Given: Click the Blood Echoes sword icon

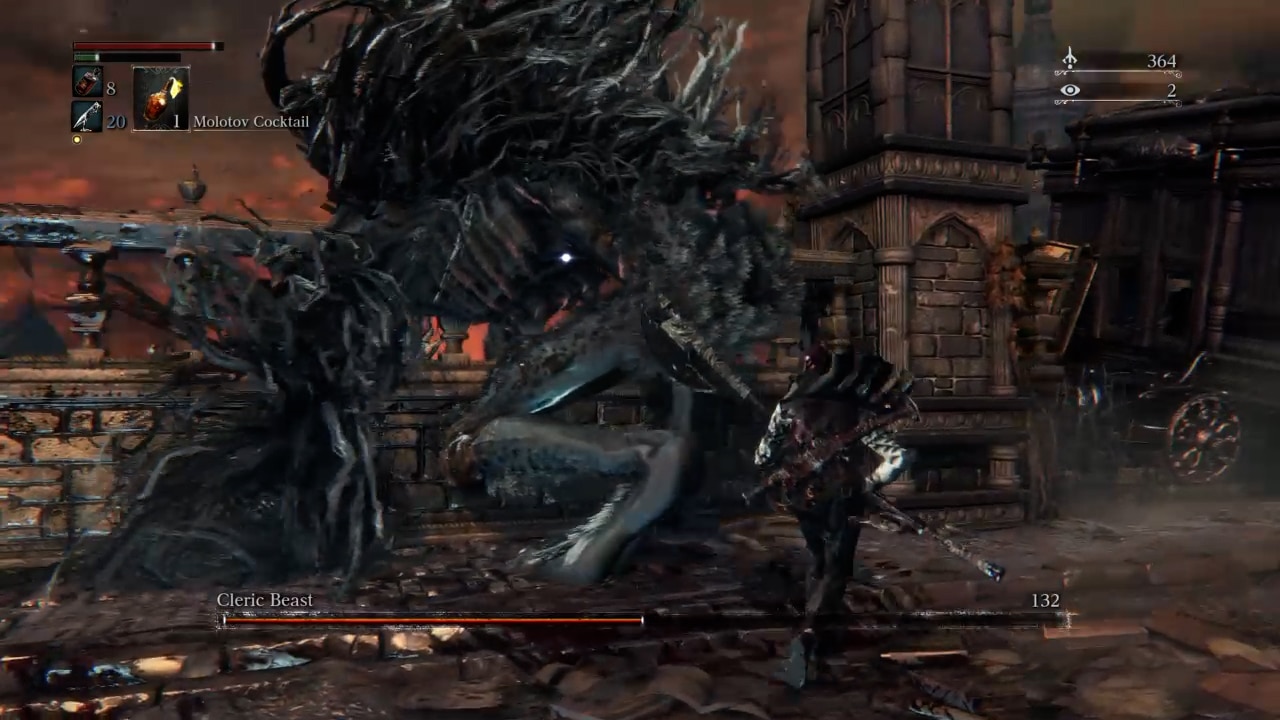Looking at the screenshot, I should (1069, 59).
